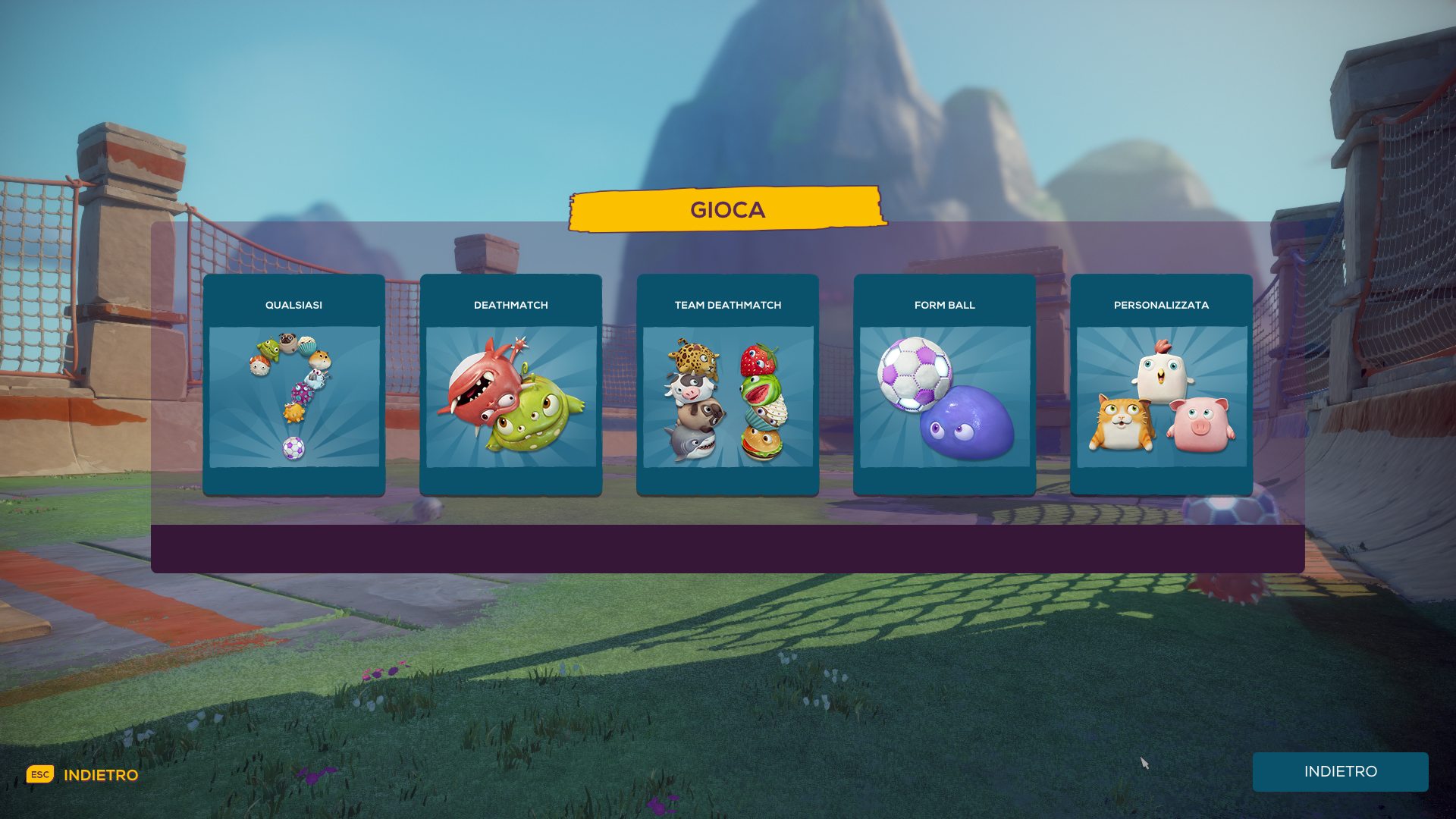The width and height of the screenshot is (1456, 819).
Task: Go back via the yellow Indietro label
Action: pos(100,775)
